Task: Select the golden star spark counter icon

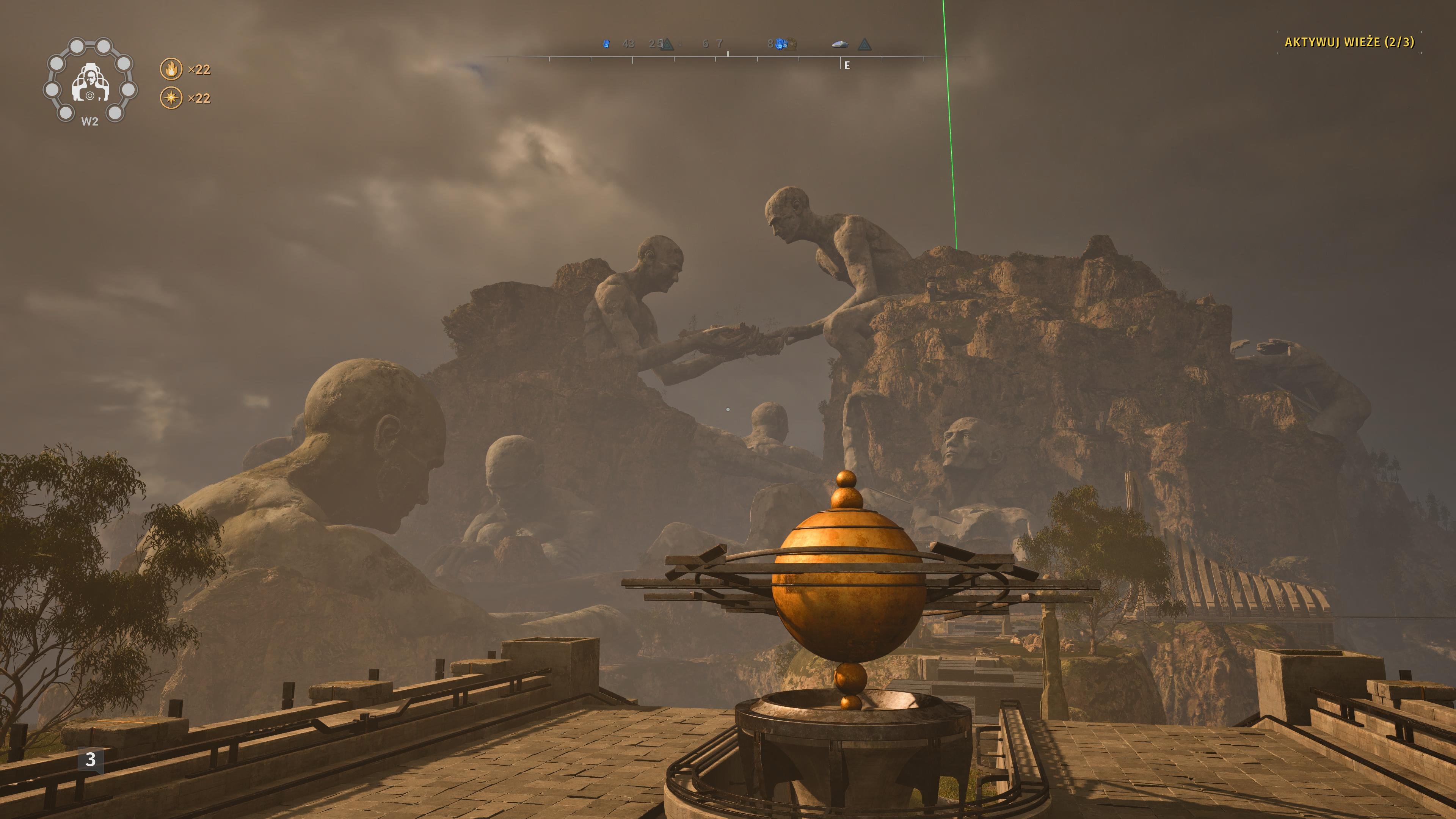Action: point(171,98)
